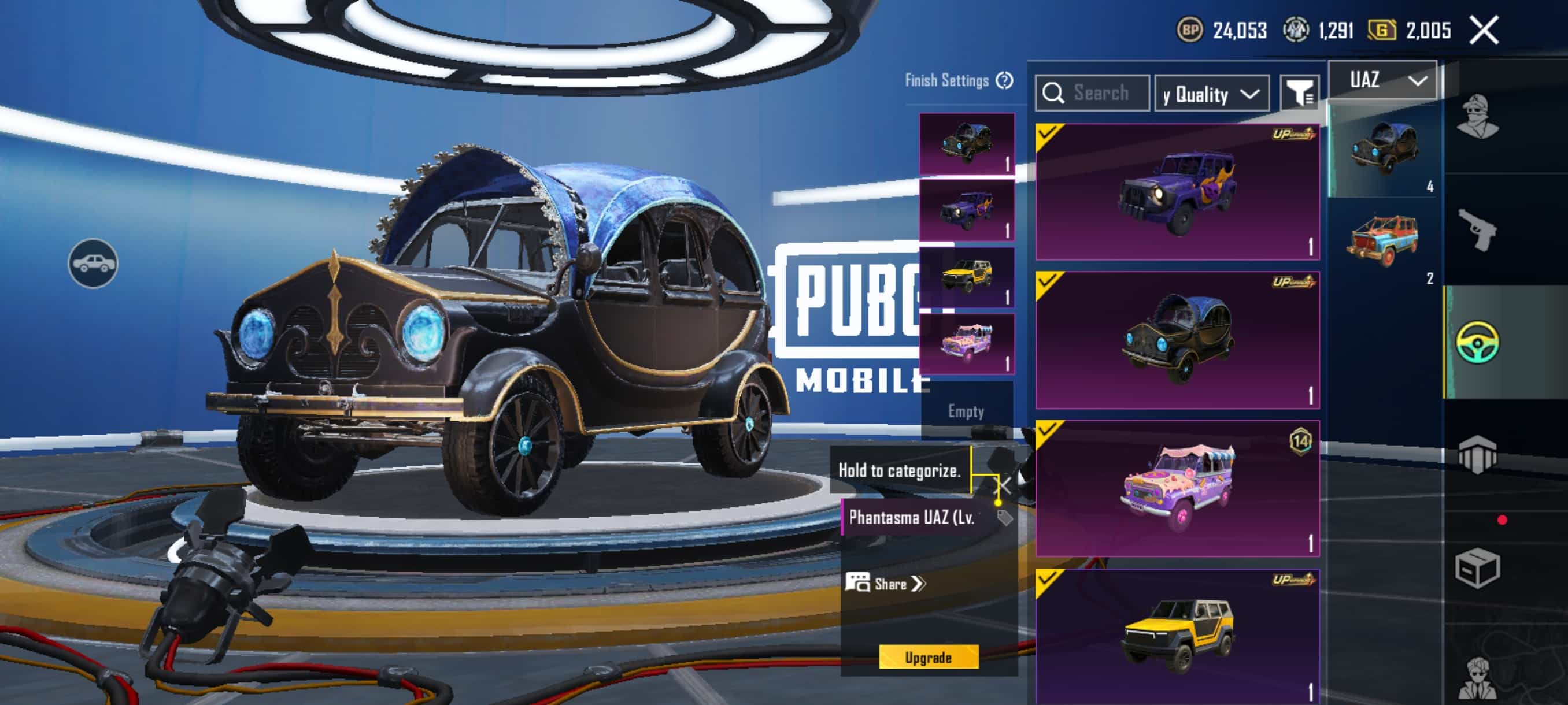Click the Search field

click(1092, 93)
